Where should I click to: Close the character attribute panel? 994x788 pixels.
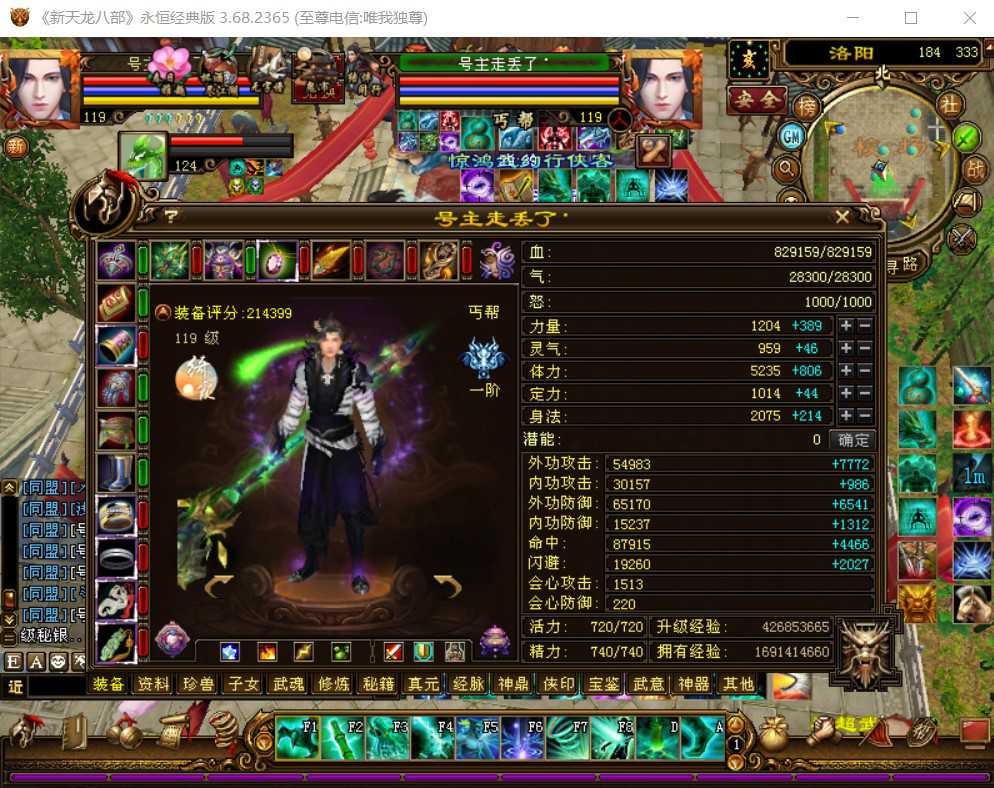click(842, 217)
